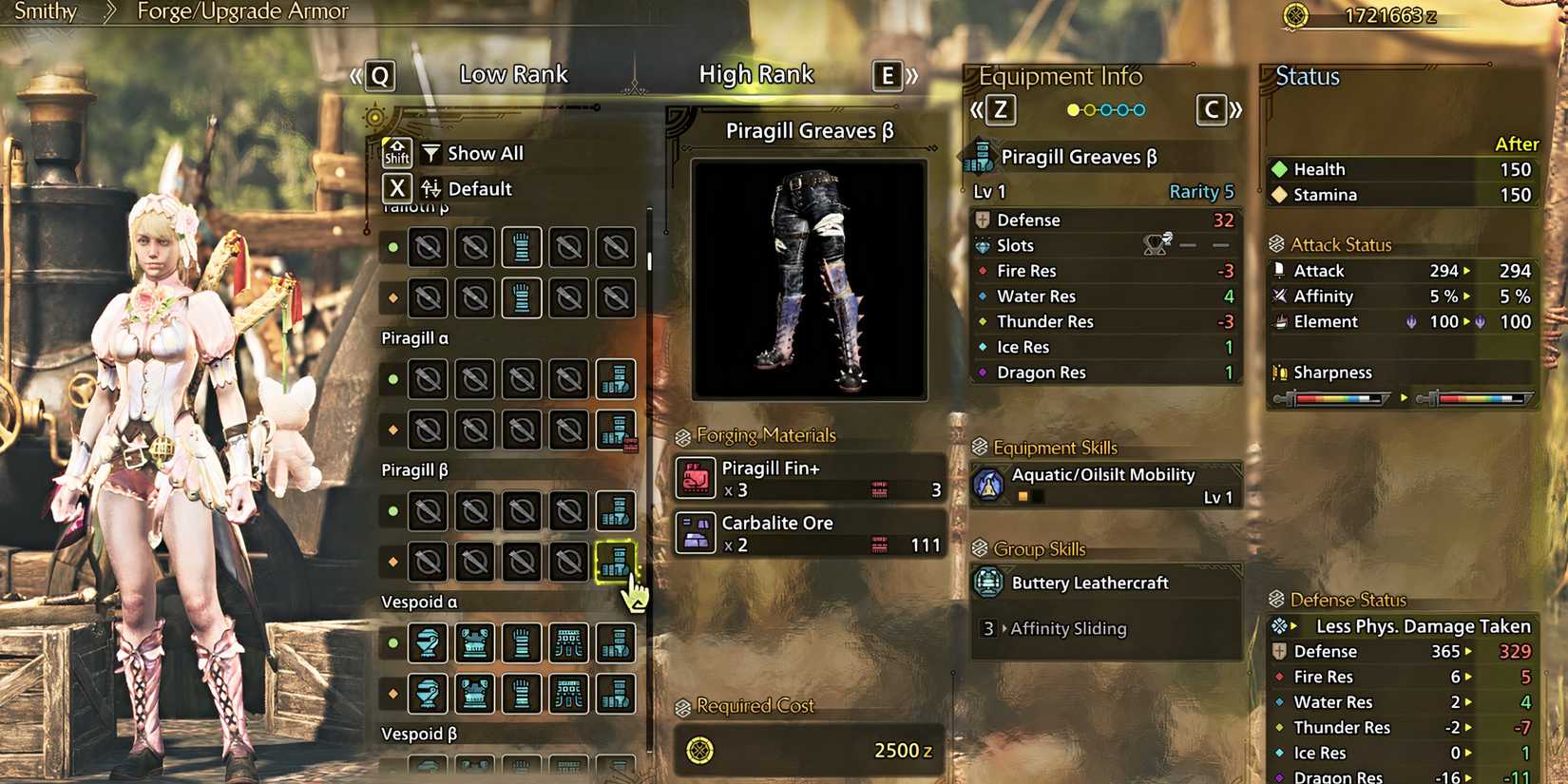Click the Carbalite Ore material icon
Viewport: 1568px width, 784px height.
(697, 534)
